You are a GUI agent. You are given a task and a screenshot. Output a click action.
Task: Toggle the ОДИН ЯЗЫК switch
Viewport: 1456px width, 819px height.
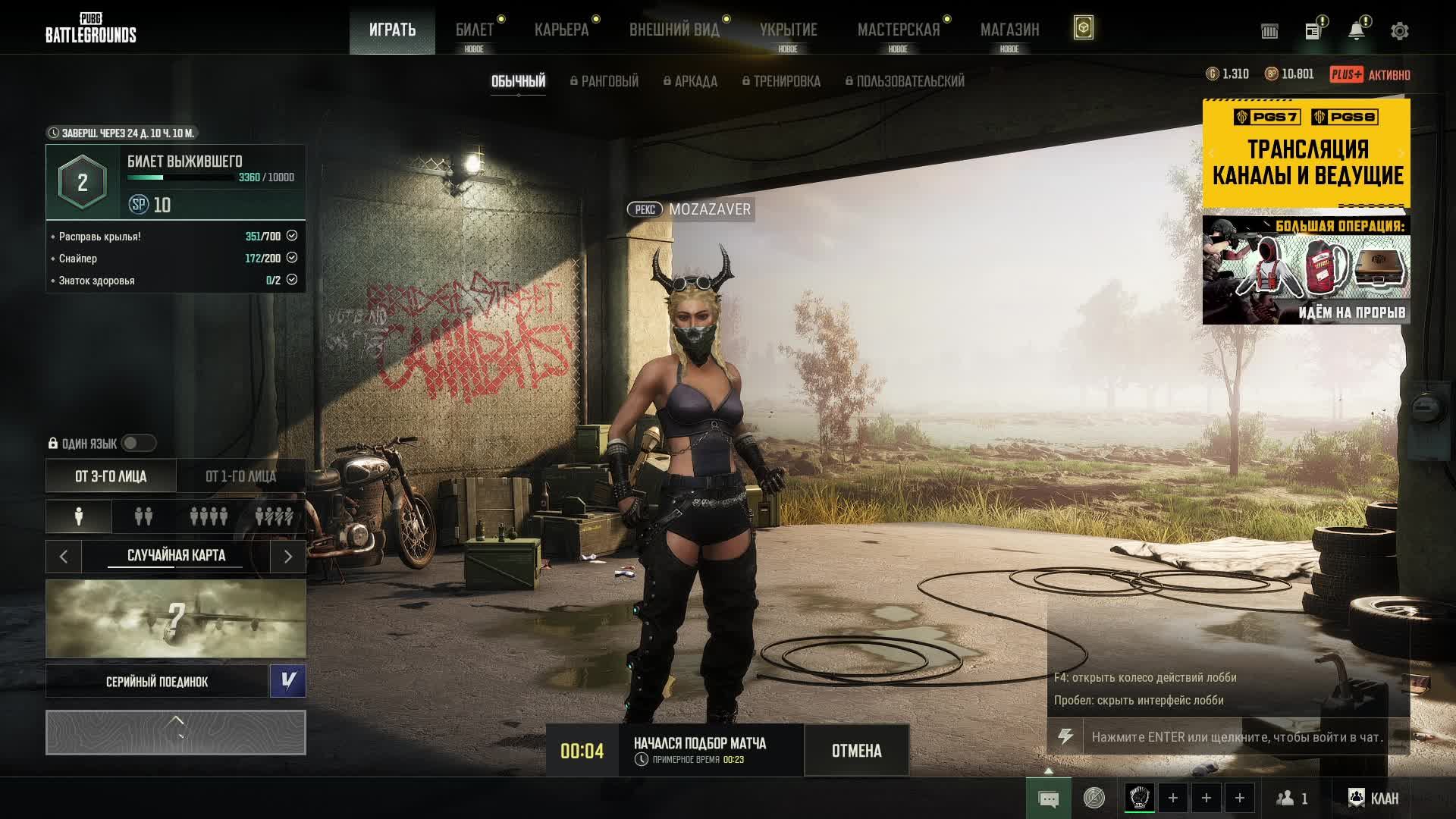[138, 443]
